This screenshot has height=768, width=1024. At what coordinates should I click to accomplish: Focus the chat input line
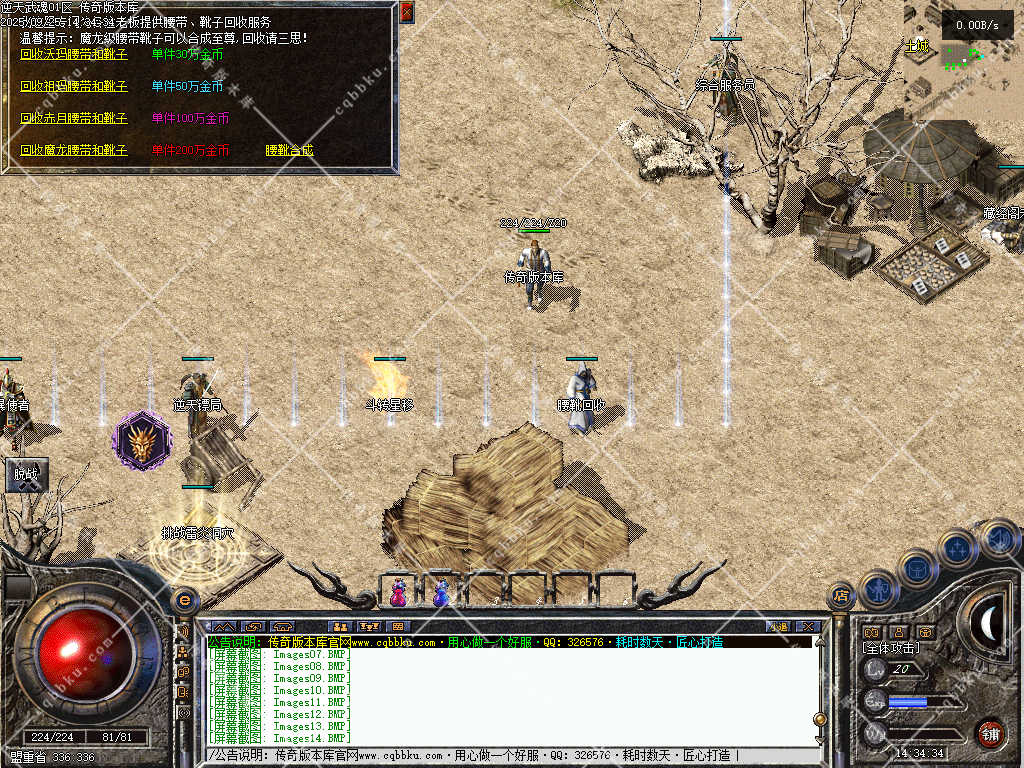coord(500,755)
